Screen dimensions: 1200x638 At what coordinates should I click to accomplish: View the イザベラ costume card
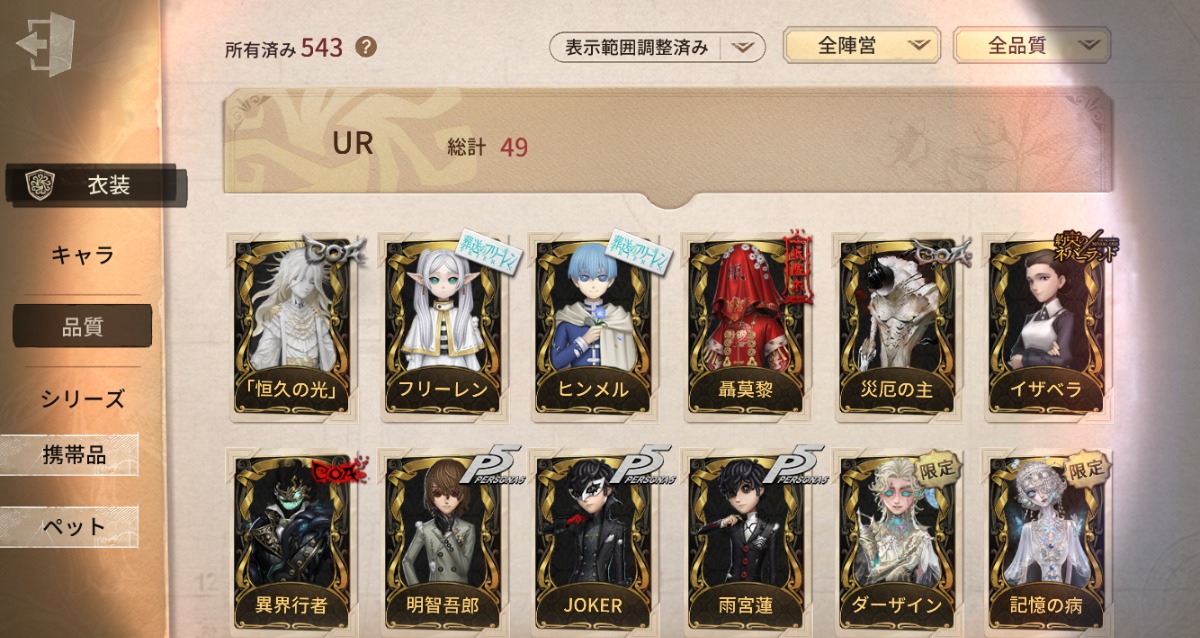click(1046, 325)
